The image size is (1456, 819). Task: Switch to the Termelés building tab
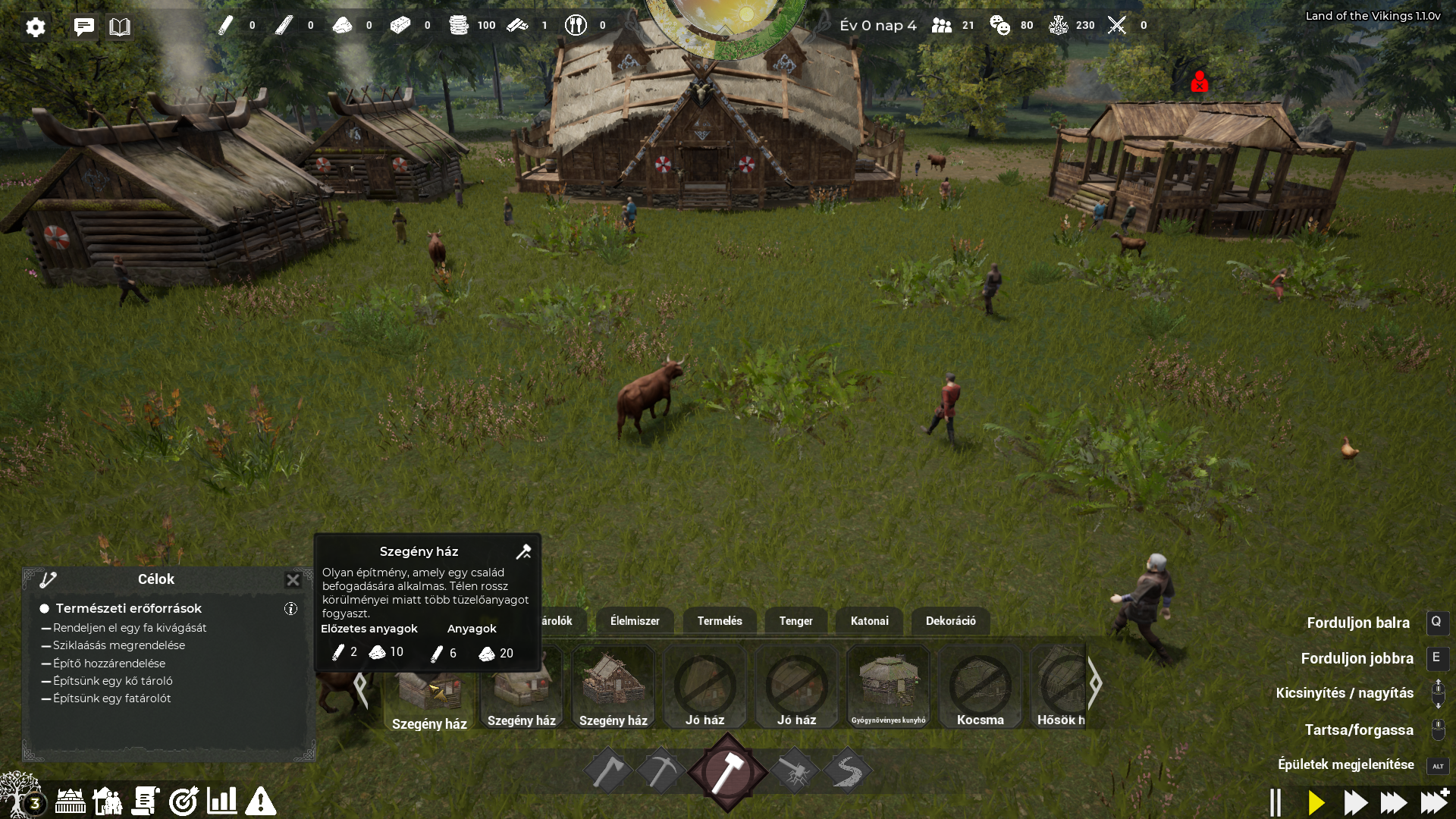click(x=720, y=621)
